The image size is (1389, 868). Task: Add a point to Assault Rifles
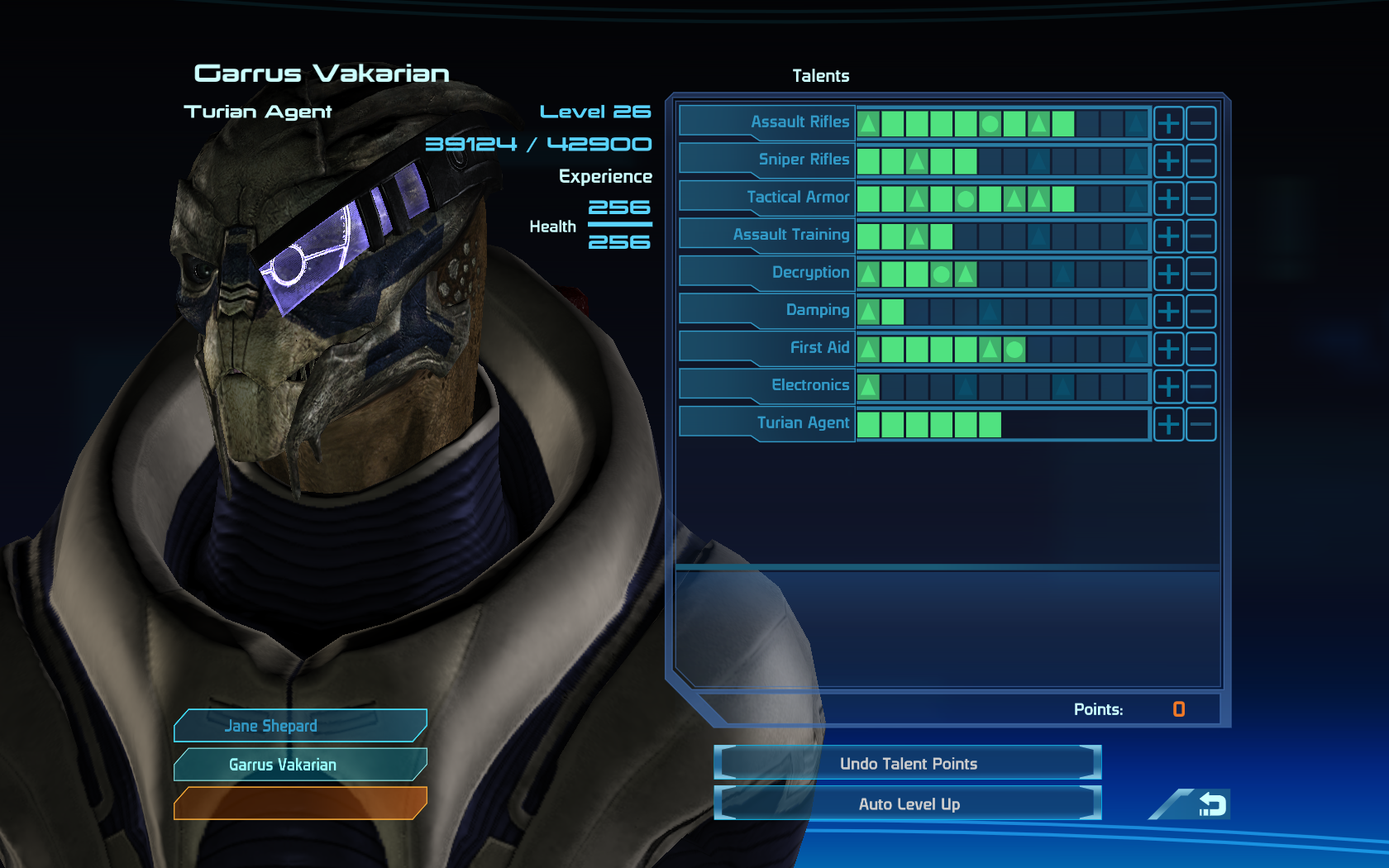tap(1168, 123)
